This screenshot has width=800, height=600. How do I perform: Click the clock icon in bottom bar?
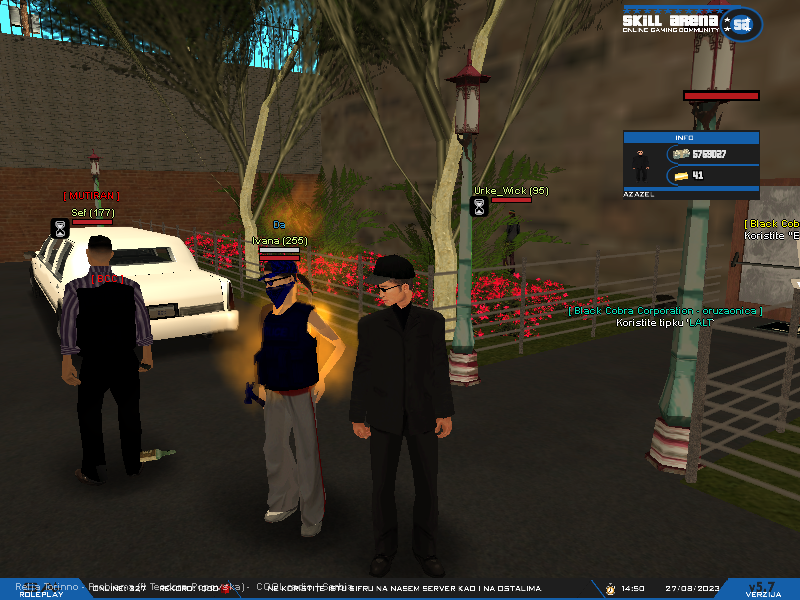(x=610, y=588)
